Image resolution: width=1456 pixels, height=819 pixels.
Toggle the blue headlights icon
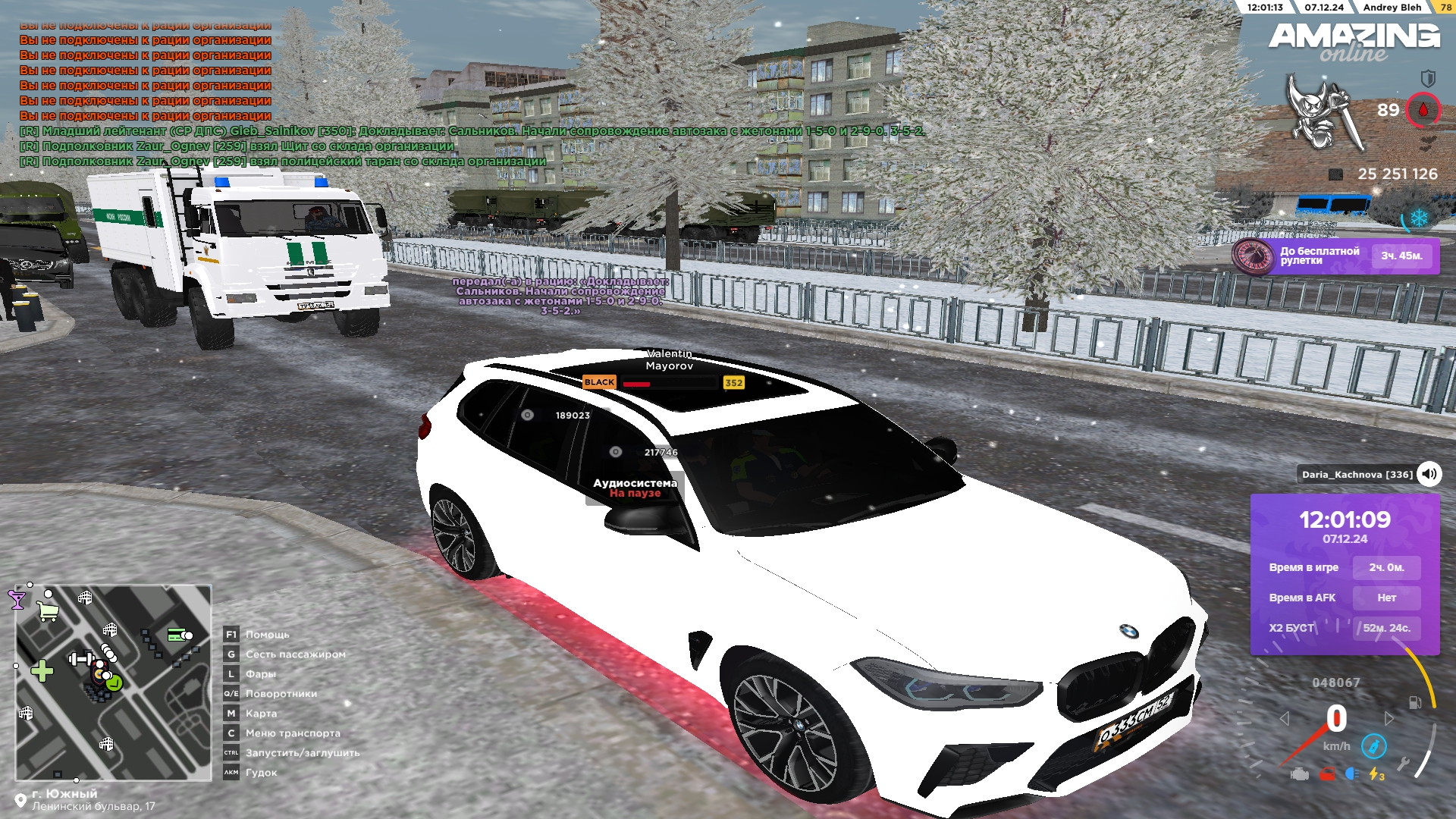pyautogui.click(x=1351, y=774)
